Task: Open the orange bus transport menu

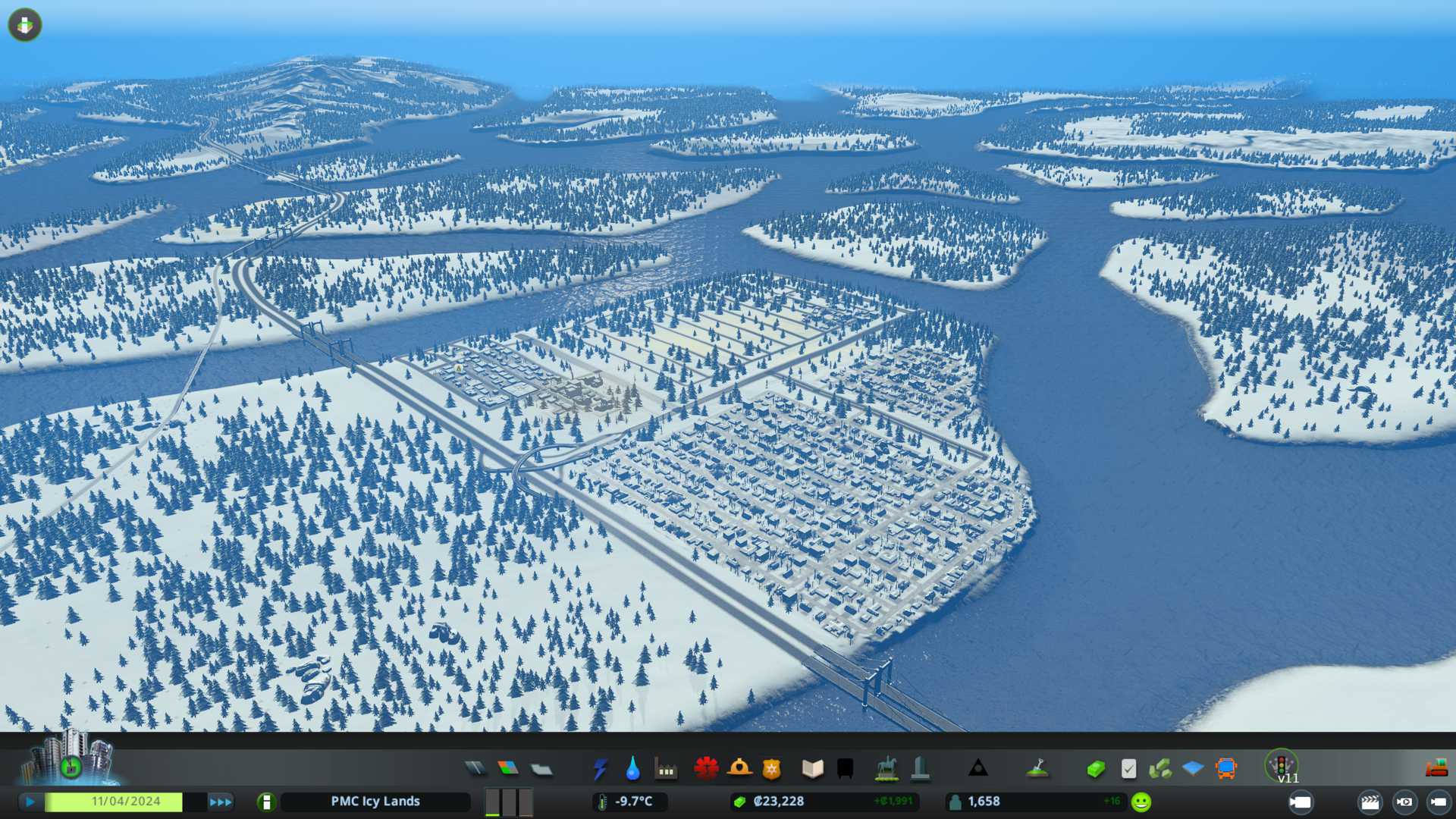Action: tap(1225, 769)
